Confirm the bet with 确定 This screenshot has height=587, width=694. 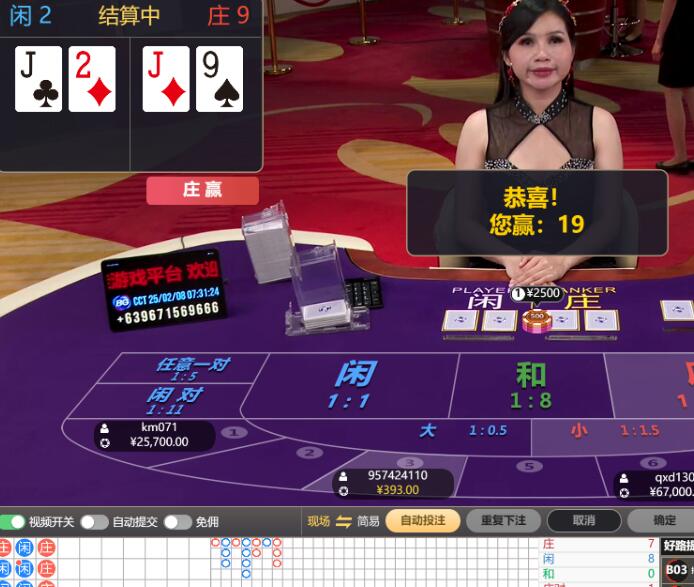[664, 521]
